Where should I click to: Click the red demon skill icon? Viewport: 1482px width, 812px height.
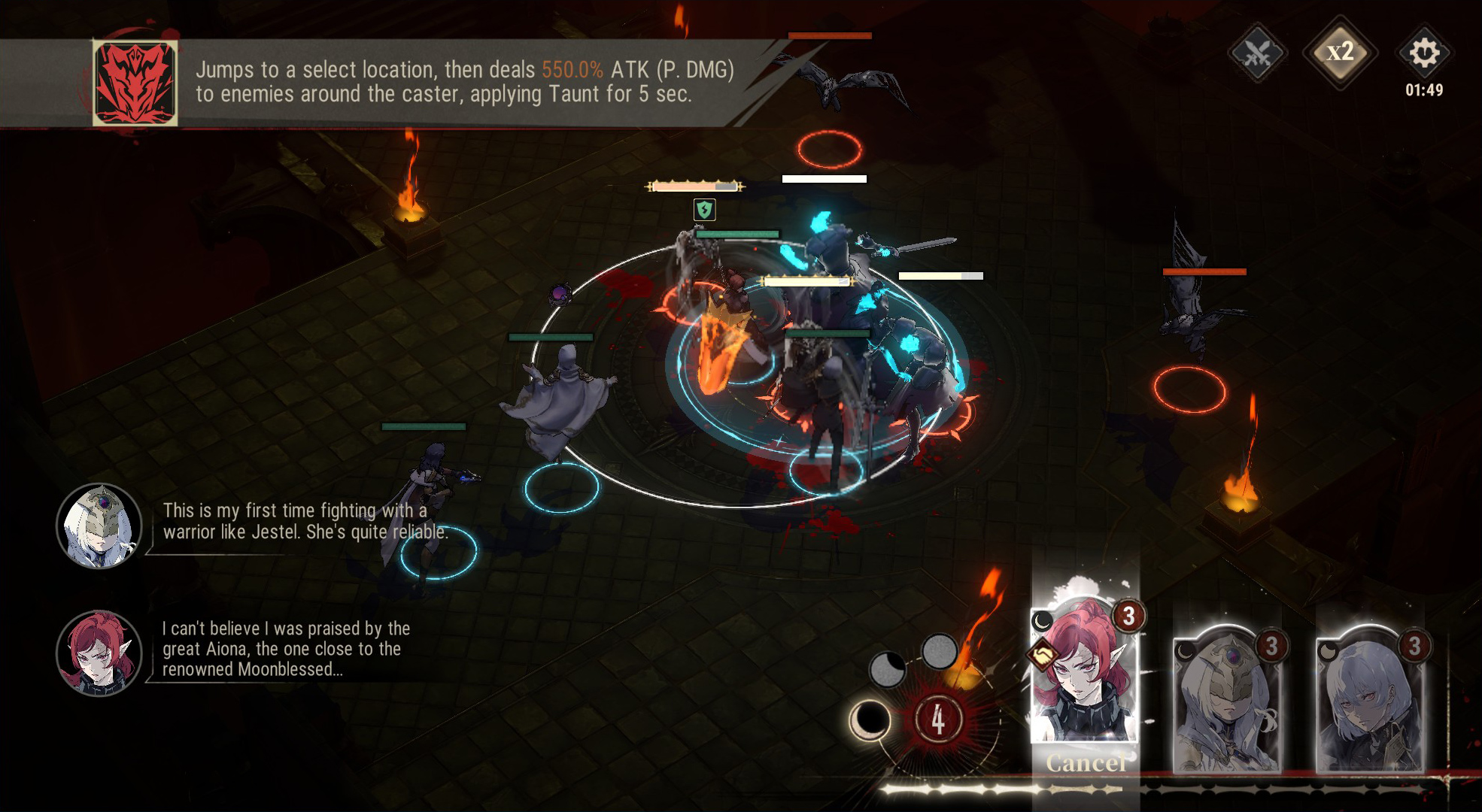click(x=135, y=83)
